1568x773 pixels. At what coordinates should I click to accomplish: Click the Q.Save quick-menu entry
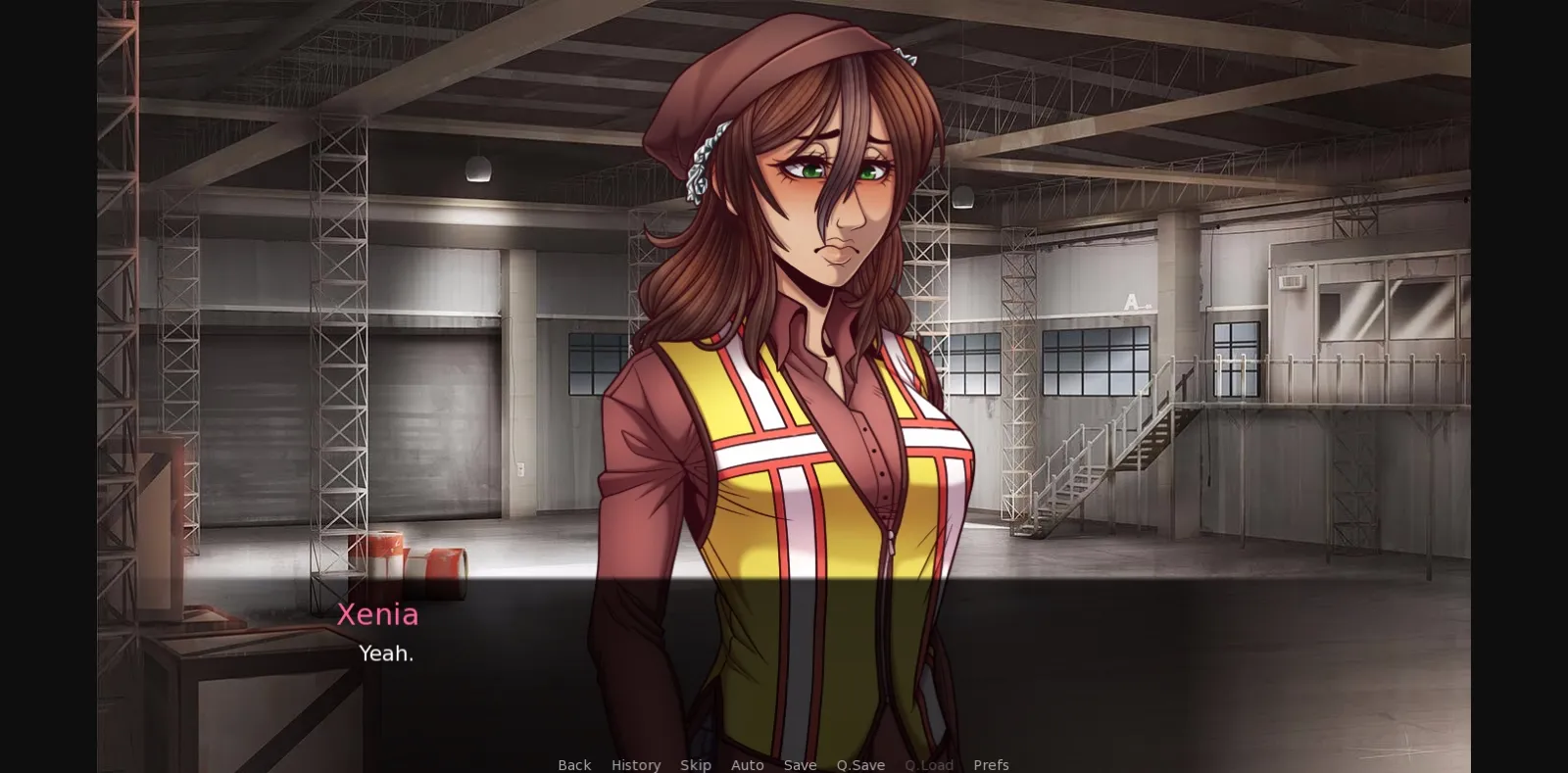tap(860, 764)
